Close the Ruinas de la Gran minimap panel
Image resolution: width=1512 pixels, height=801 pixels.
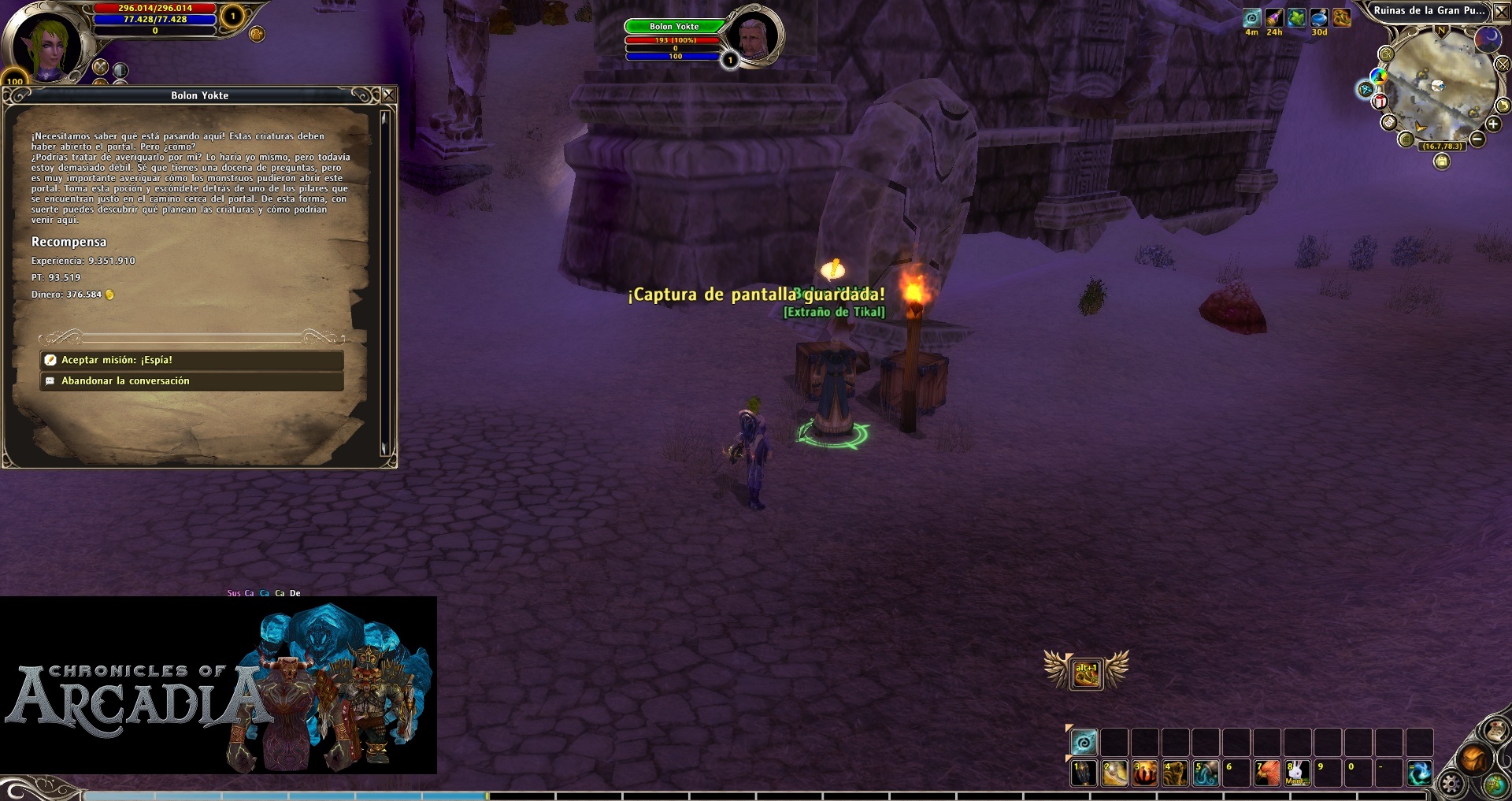[1501, 11]
